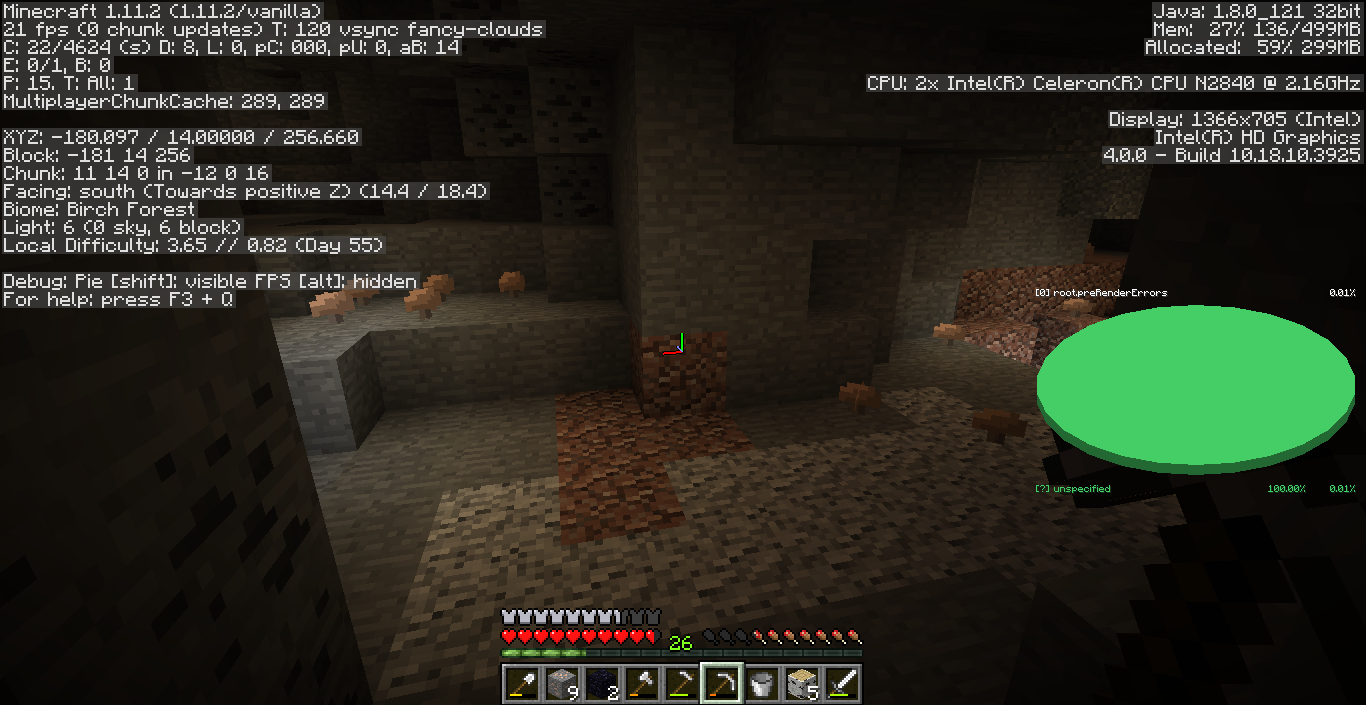Switch to the iron axe slot
1366x705 pixels.
tap(641, 684)
